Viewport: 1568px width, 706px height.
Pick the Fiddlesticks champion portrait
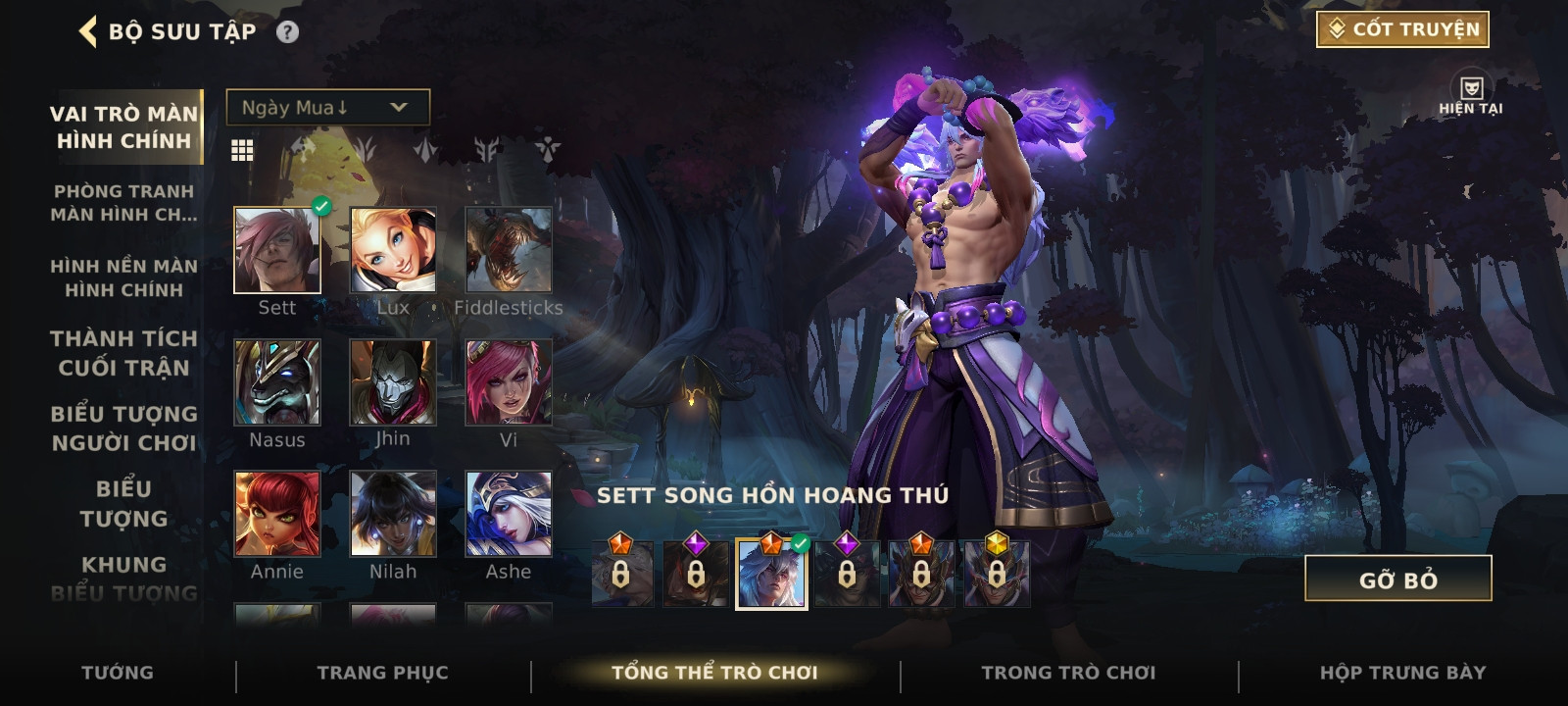[509, 250]
